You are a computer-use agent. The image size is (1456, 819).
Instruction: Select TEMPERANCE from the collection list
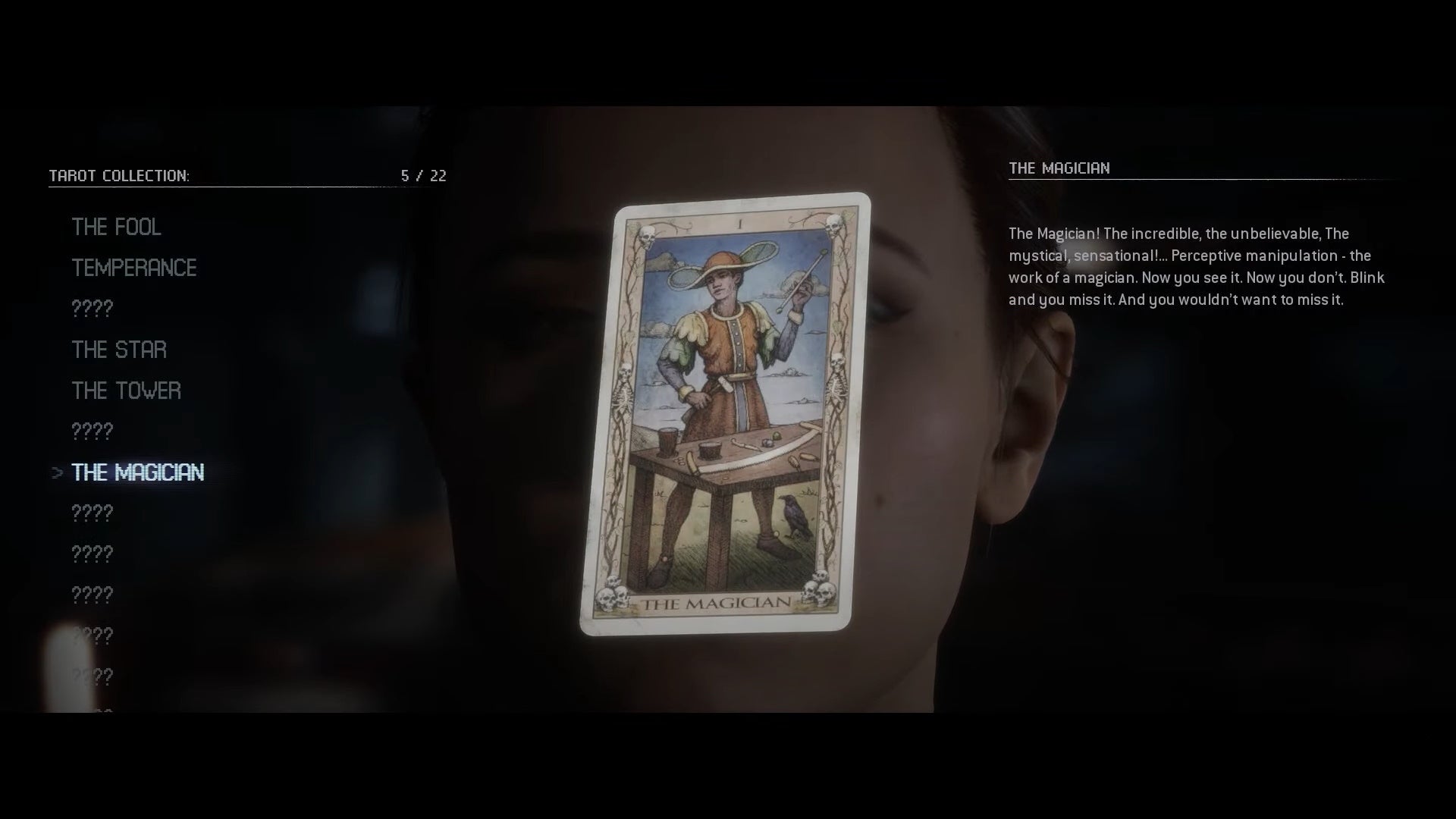tap(134, 268)
